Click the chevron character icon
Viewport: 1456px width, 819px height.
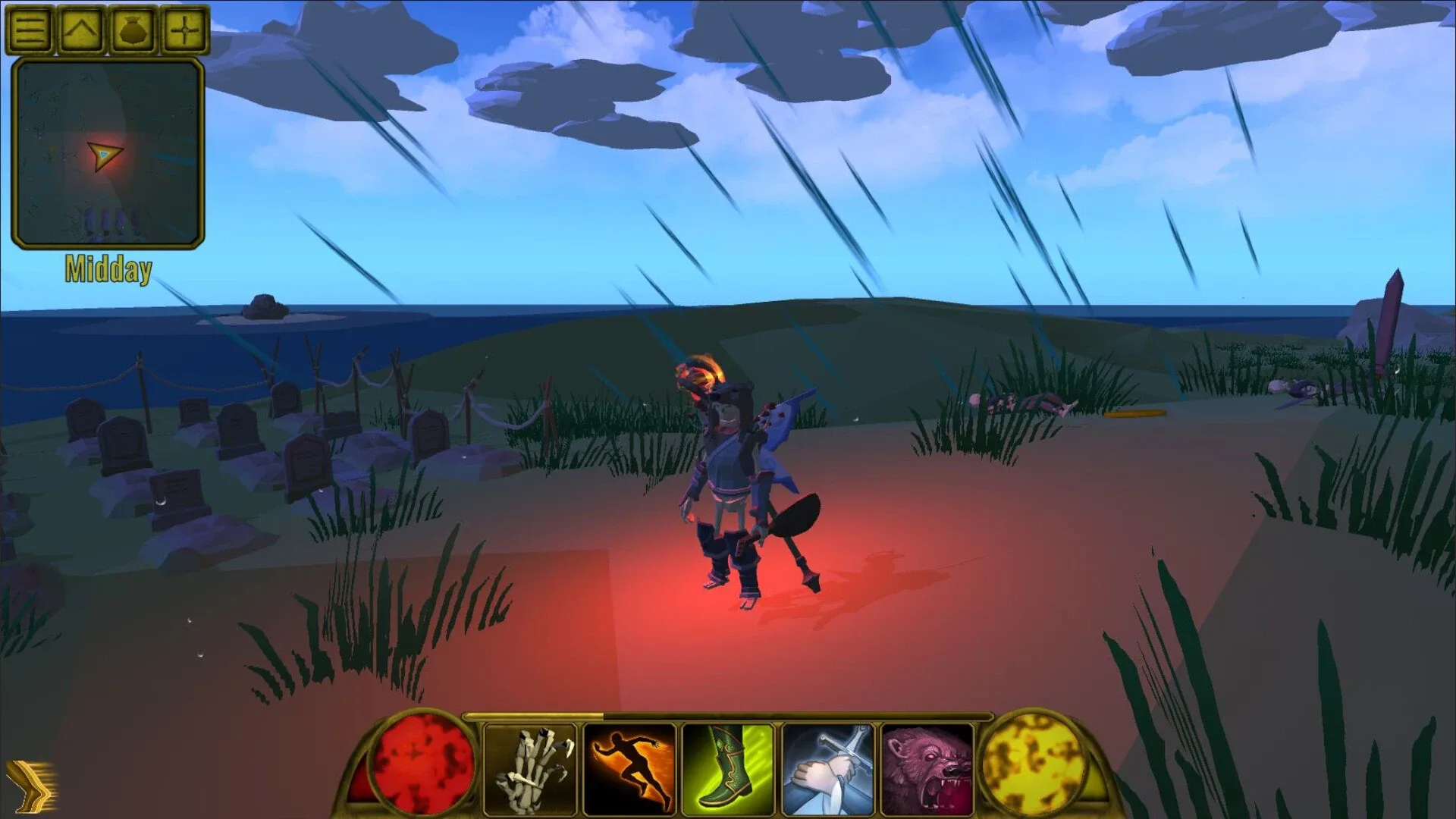coord(82,29)
